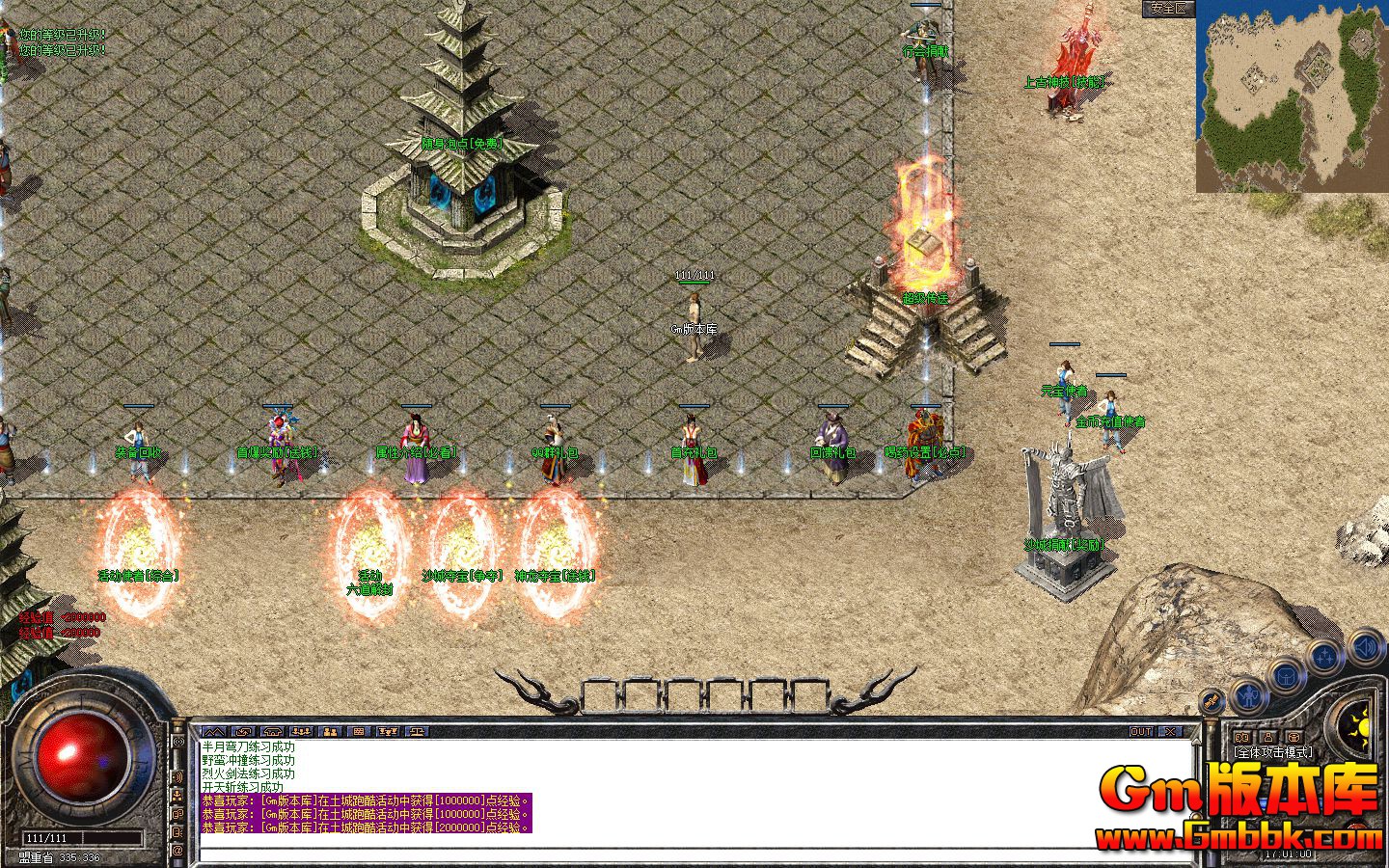
Task: Click the house icon to expand trade channel
Action: [x=271, y=731]
